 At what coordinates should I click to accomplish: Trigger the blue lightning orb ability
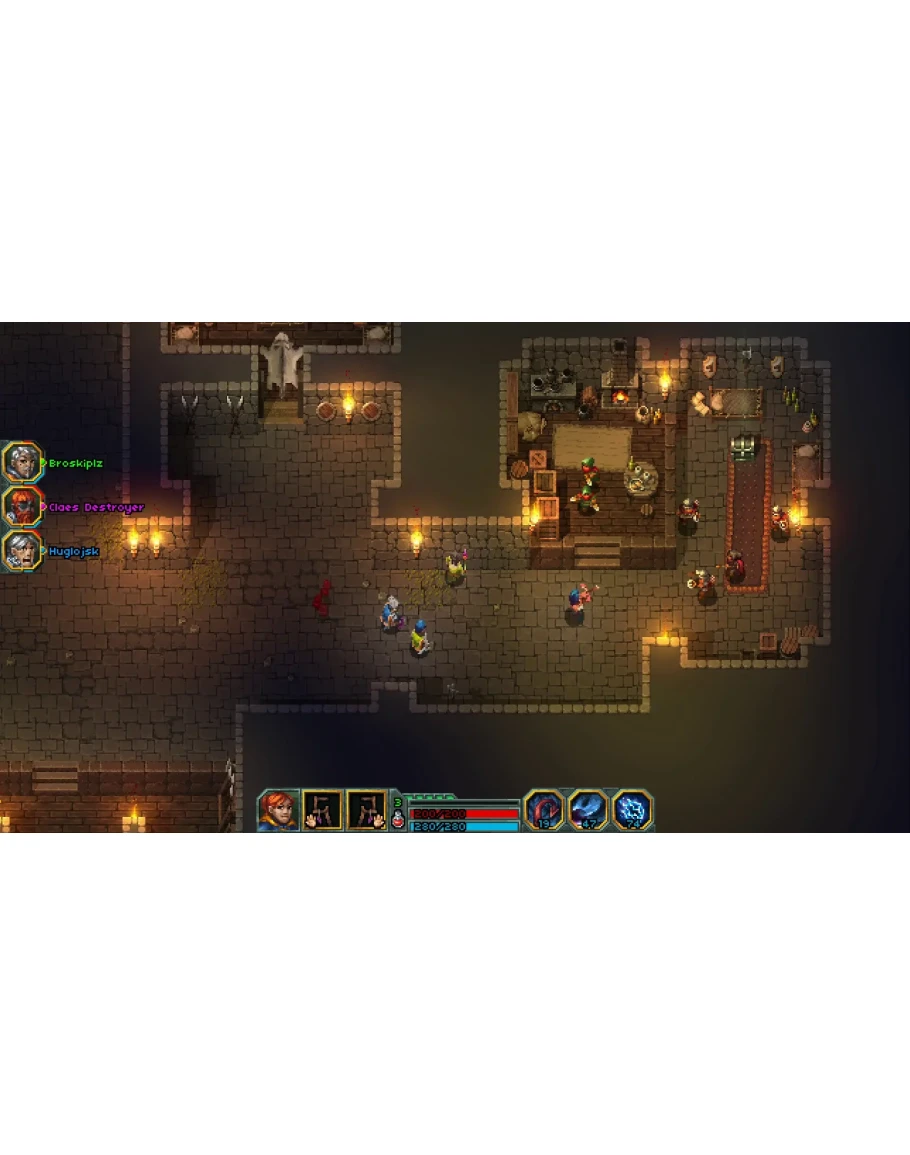click(x=632, y=810)
